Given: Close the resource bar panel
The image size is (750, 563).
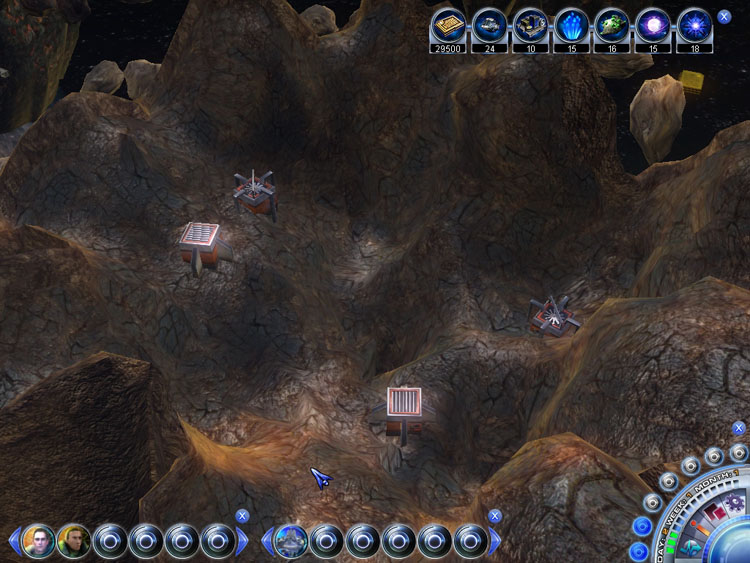Looking at the screenshot, I should tap(724, 17).
